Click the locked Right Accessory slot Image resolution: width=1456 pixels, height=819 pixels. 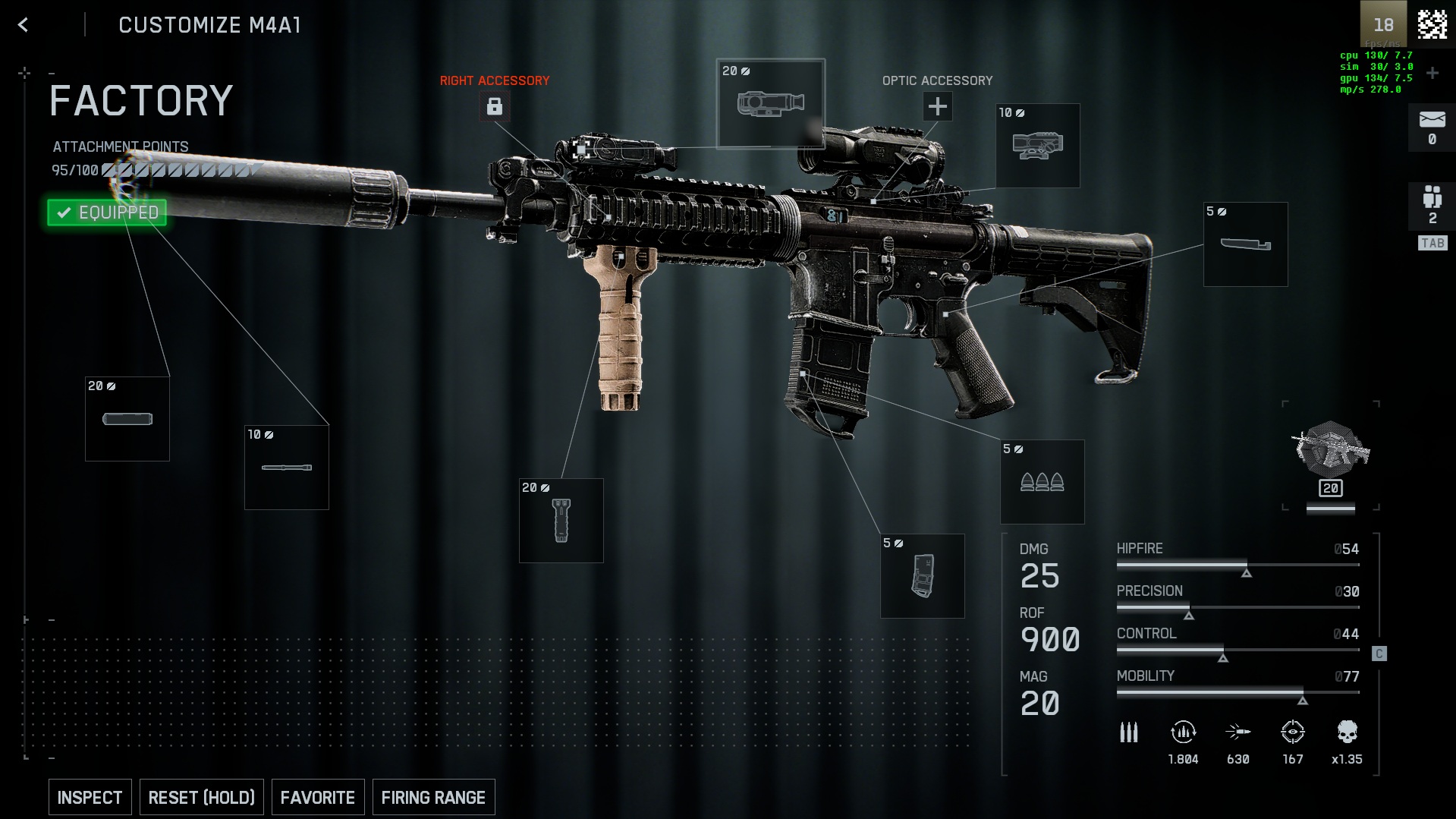495,106
